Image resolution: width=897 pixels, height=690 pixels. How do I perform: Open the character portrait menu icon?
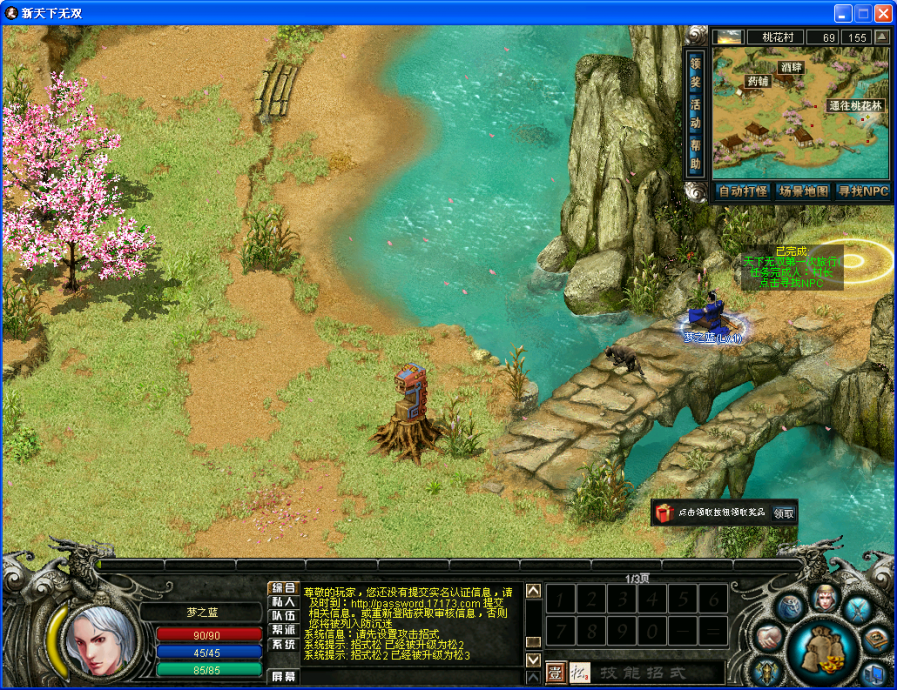825,598
